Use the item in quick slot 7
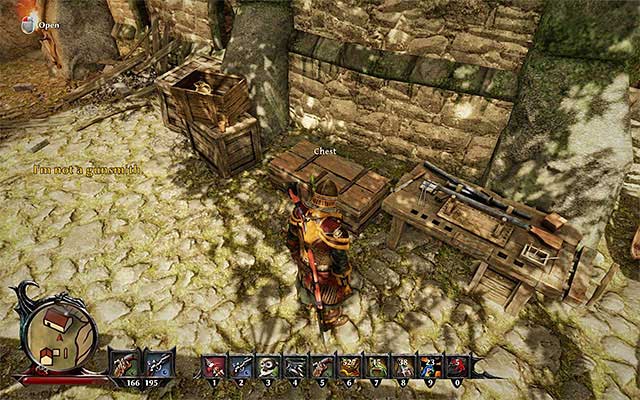Image resolution: width=640 pixels, height=400 pixels. pos(377,367)
